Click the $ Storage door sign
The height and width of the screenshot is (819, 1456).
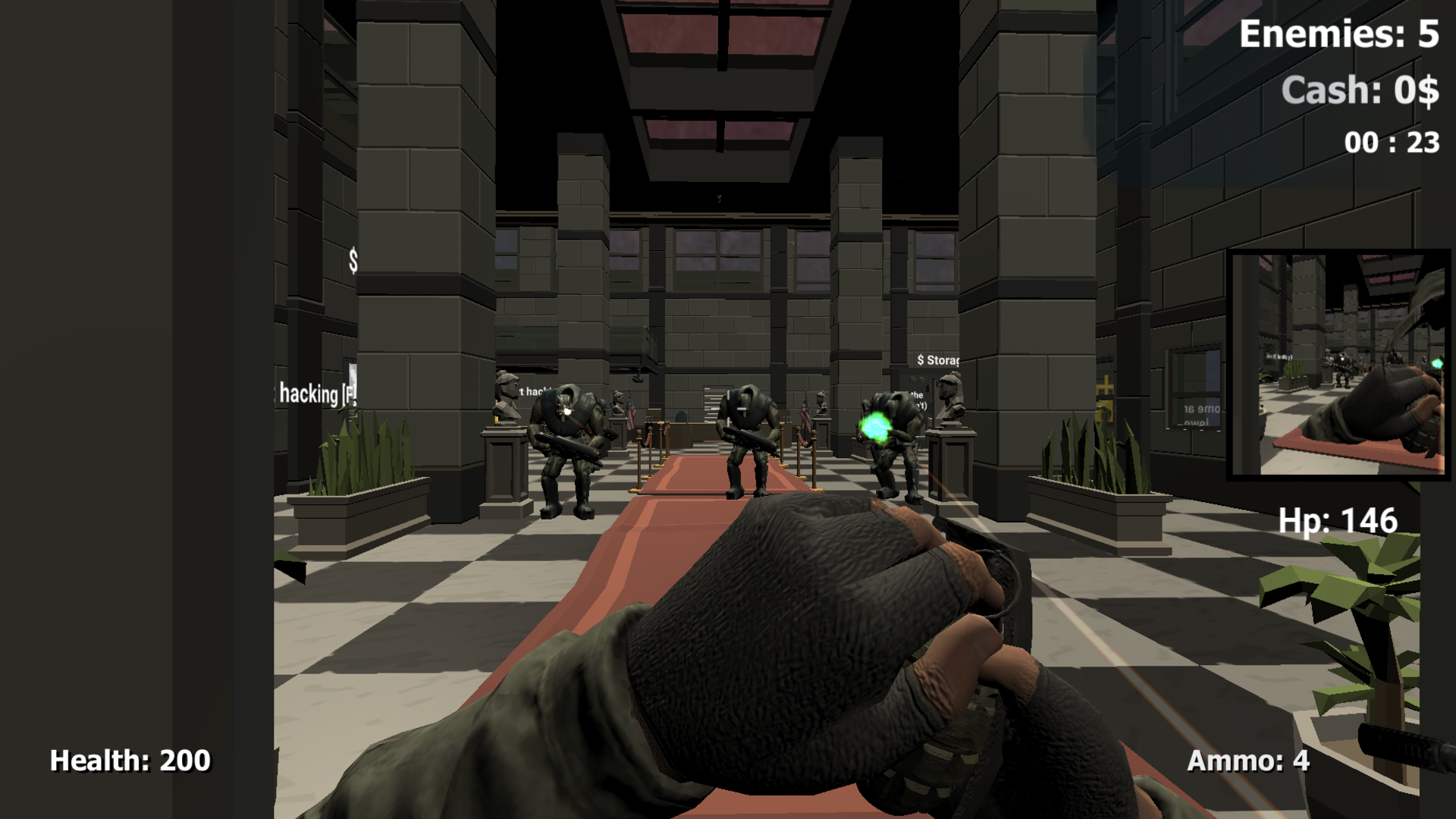(x=938, y=362)
